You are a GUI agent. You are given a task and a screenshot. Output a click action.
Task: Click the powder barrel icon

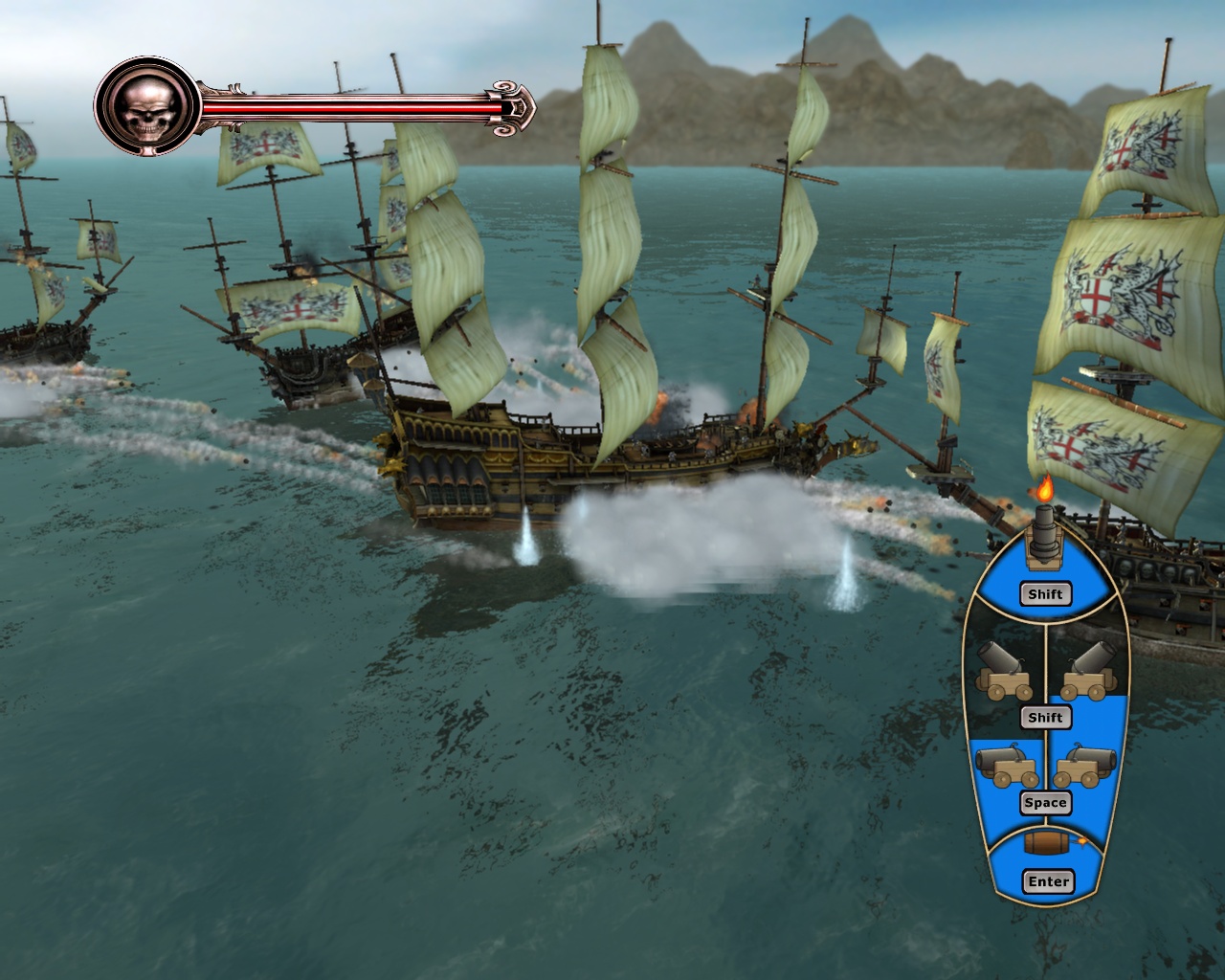1045,842
